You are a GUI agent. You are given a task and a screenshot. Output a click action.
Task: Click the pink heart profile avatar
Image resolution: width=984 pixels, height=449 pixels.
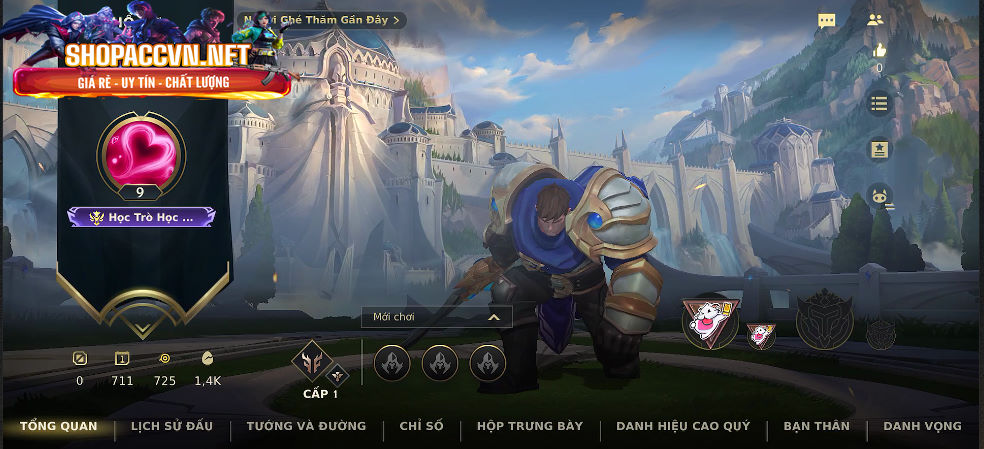click(141, 152)
